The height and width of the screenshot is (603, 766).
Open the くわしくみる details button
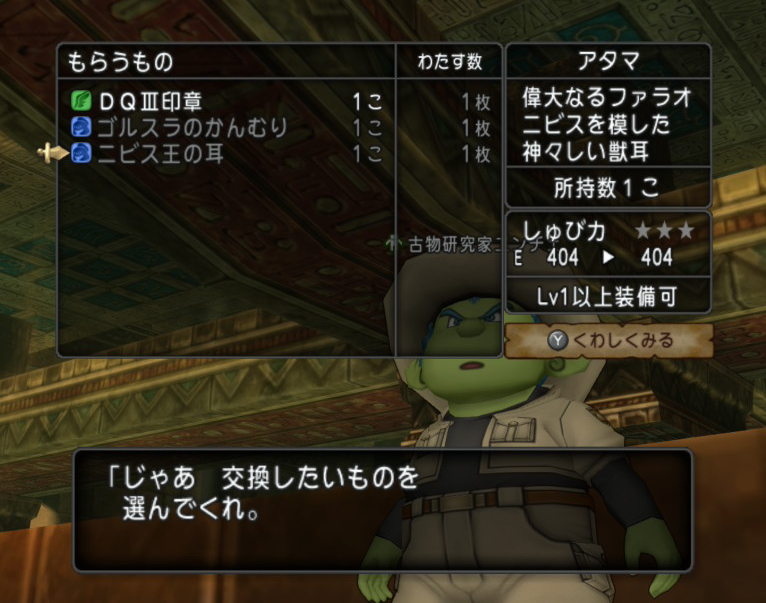click(x=610, y=341)
